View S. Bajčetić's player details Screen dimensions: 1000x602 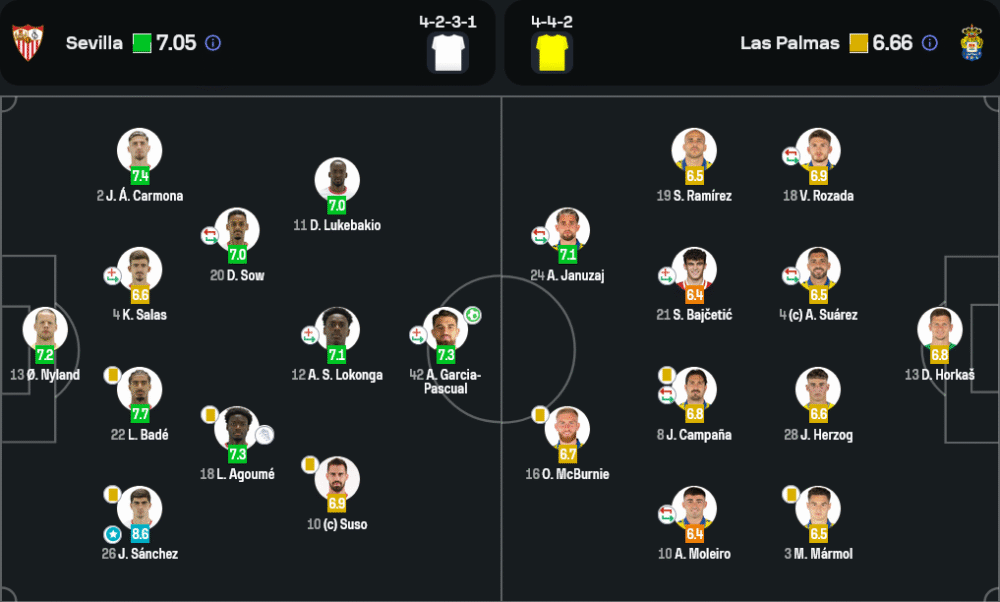(694, 269)
